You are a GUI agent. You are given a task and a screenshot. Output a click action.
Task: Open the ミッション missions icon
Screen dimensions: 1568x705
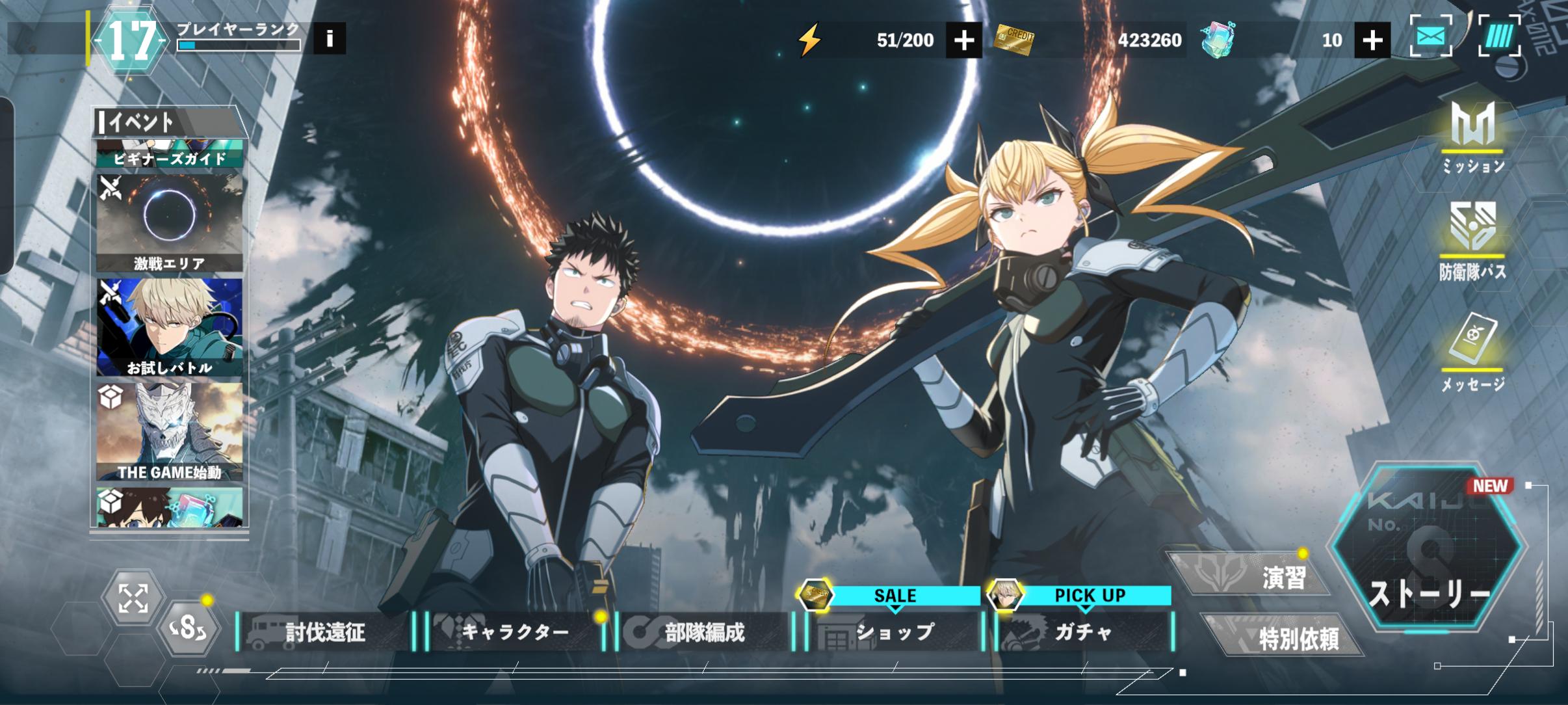(x=1473, y=138)
